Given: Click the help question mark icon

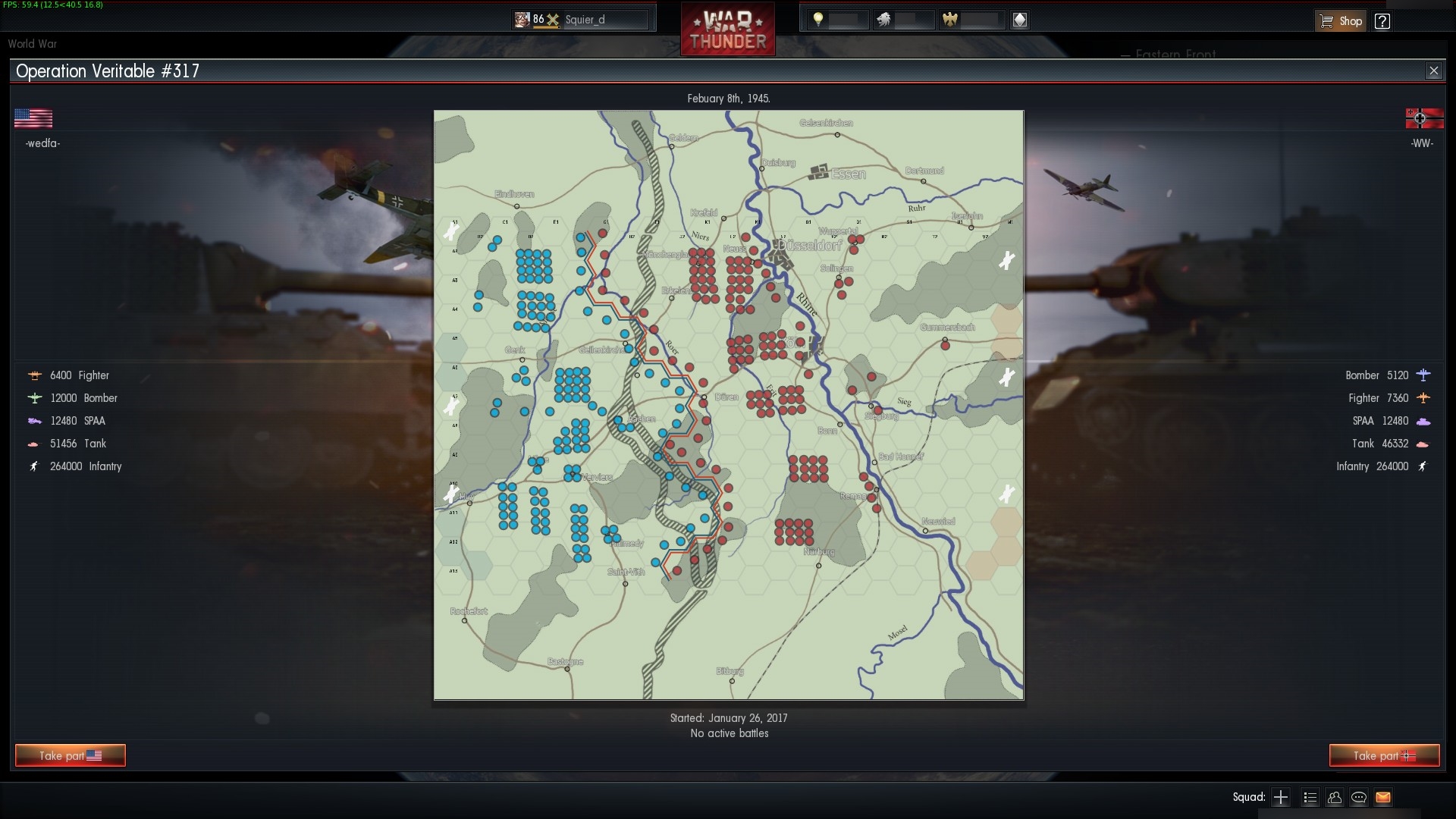Looking at the screenshot, I should coord(1382,20).
